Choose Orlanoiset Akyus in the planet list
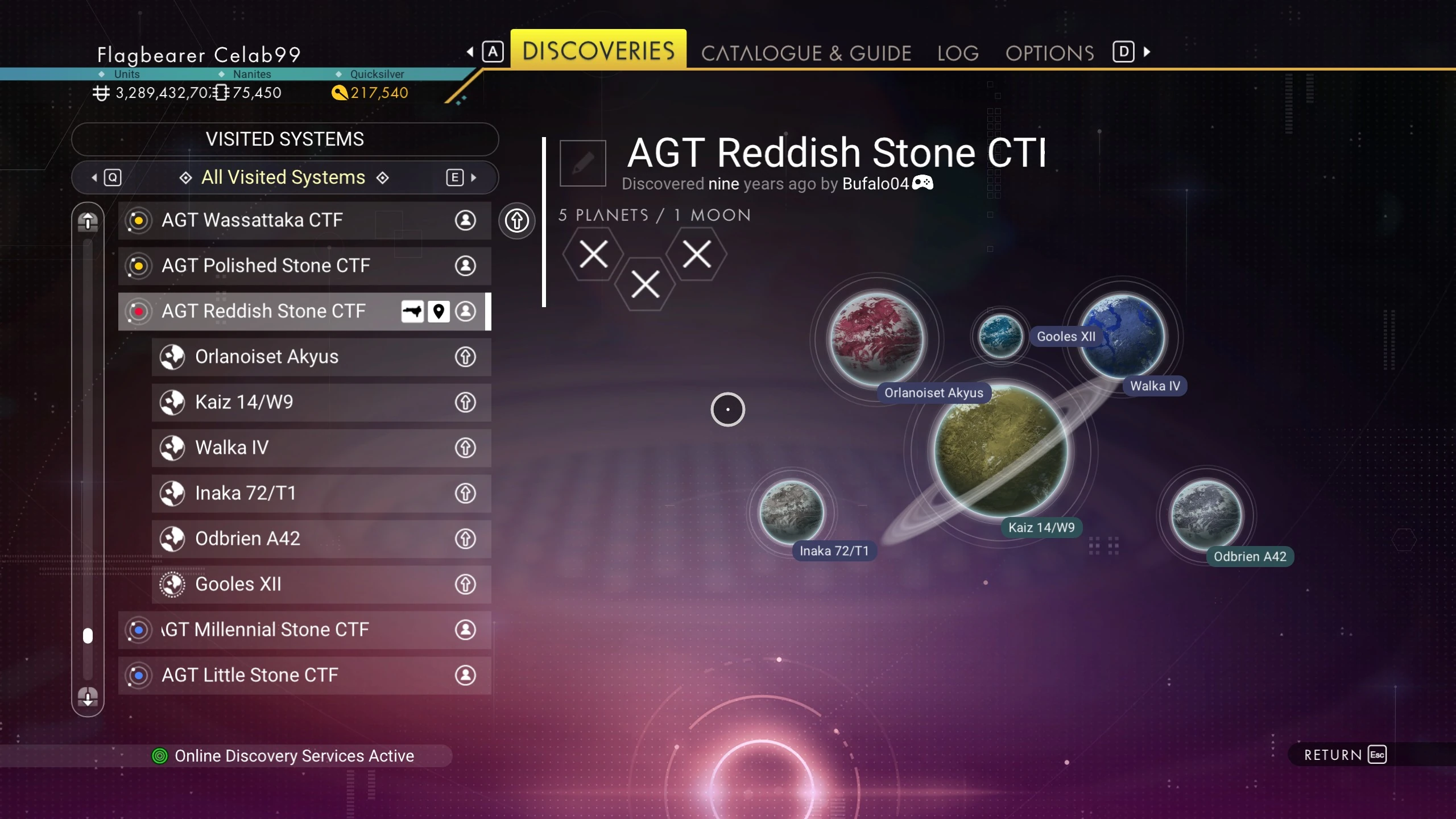 click(x=321, y=357)
